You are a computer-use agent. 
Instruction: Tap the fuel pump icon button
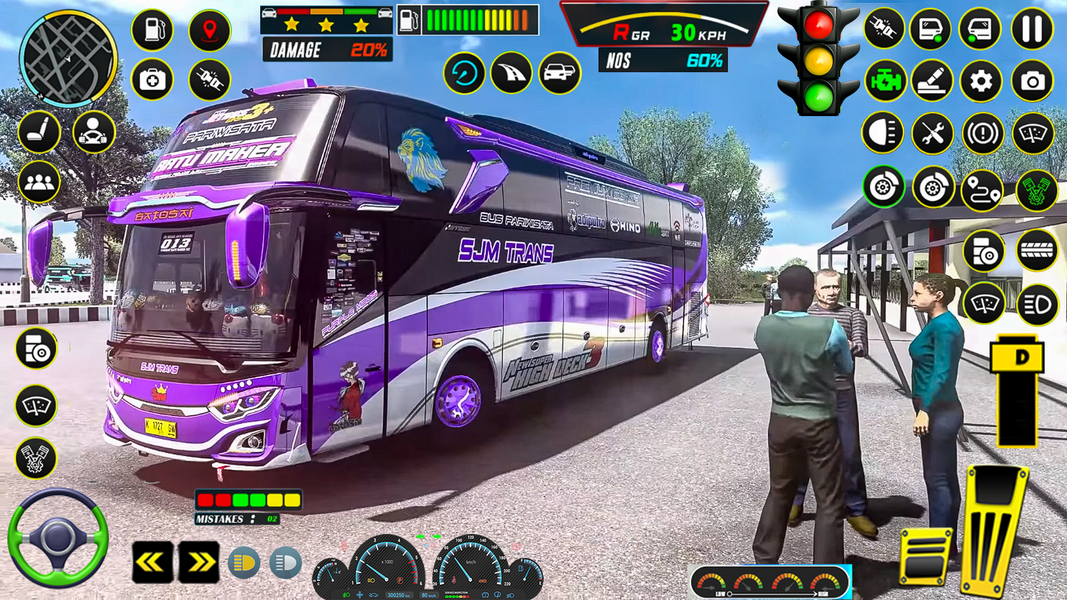[x=152, y=30]
